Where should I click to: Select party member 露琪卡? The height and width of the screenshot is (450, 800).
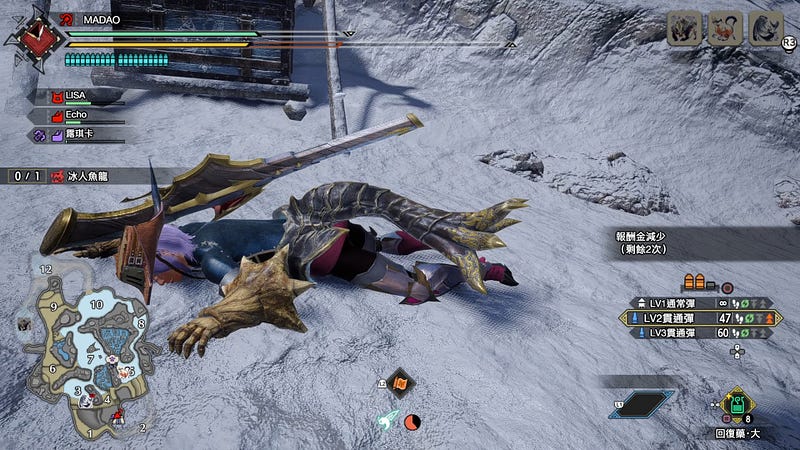[x=77, y=134]
